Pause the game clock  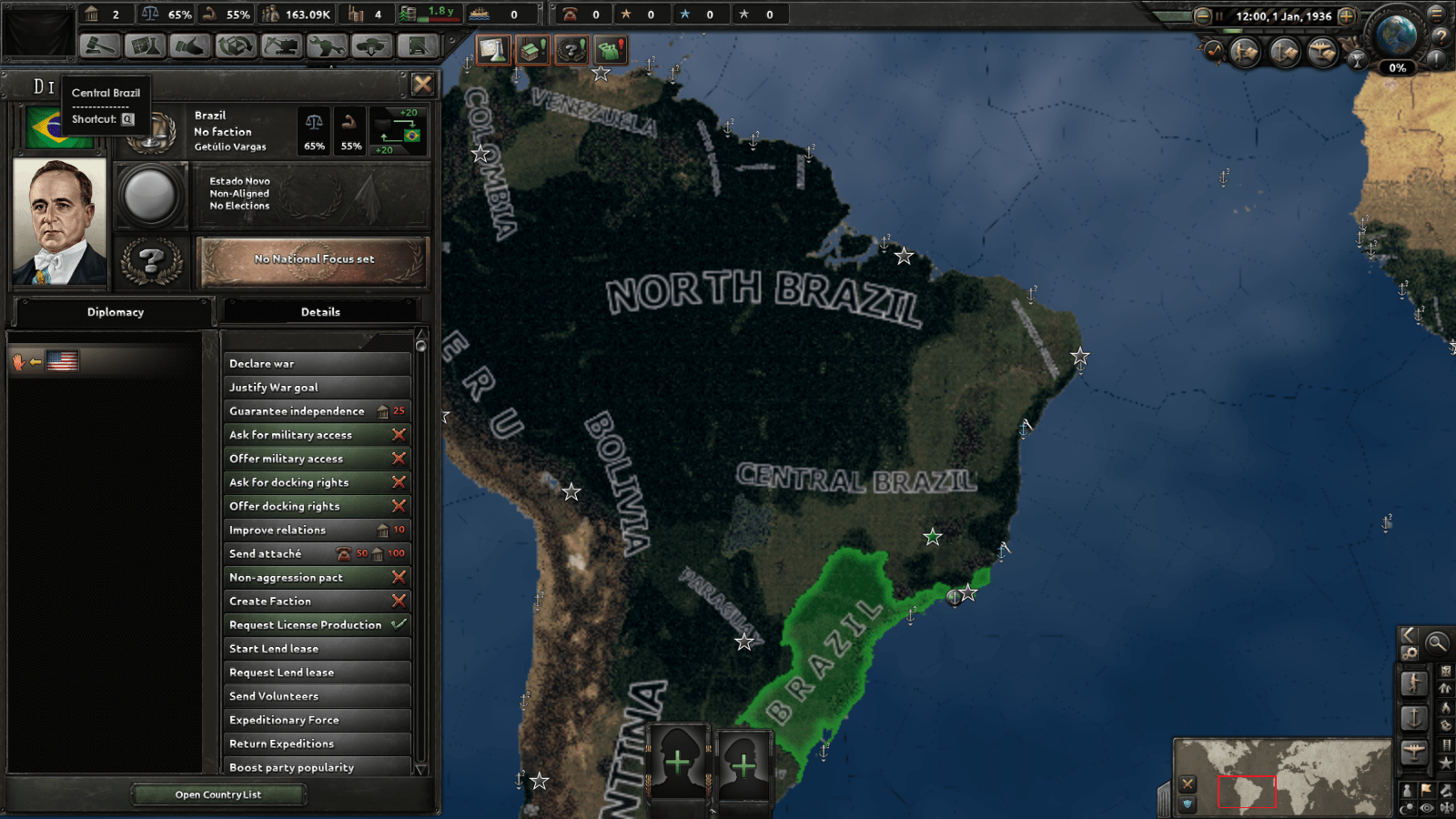[x=1219, y=16]
